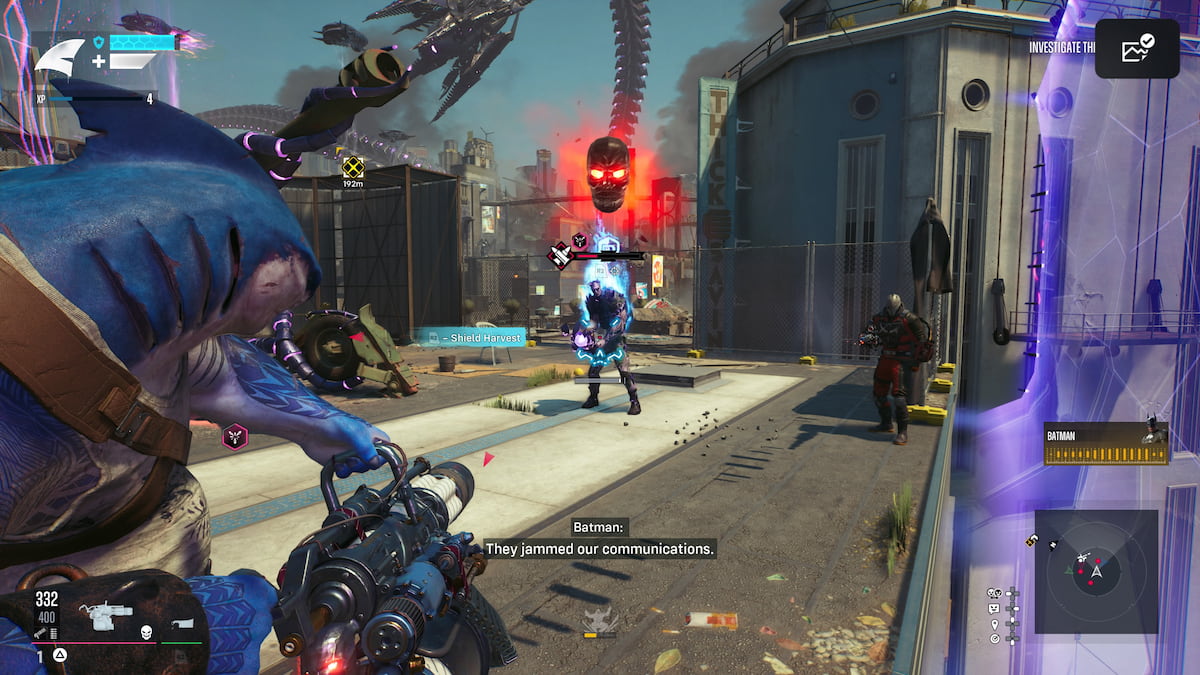
Task: Select King Shark's fin character icon
Action: click(59, 57)
